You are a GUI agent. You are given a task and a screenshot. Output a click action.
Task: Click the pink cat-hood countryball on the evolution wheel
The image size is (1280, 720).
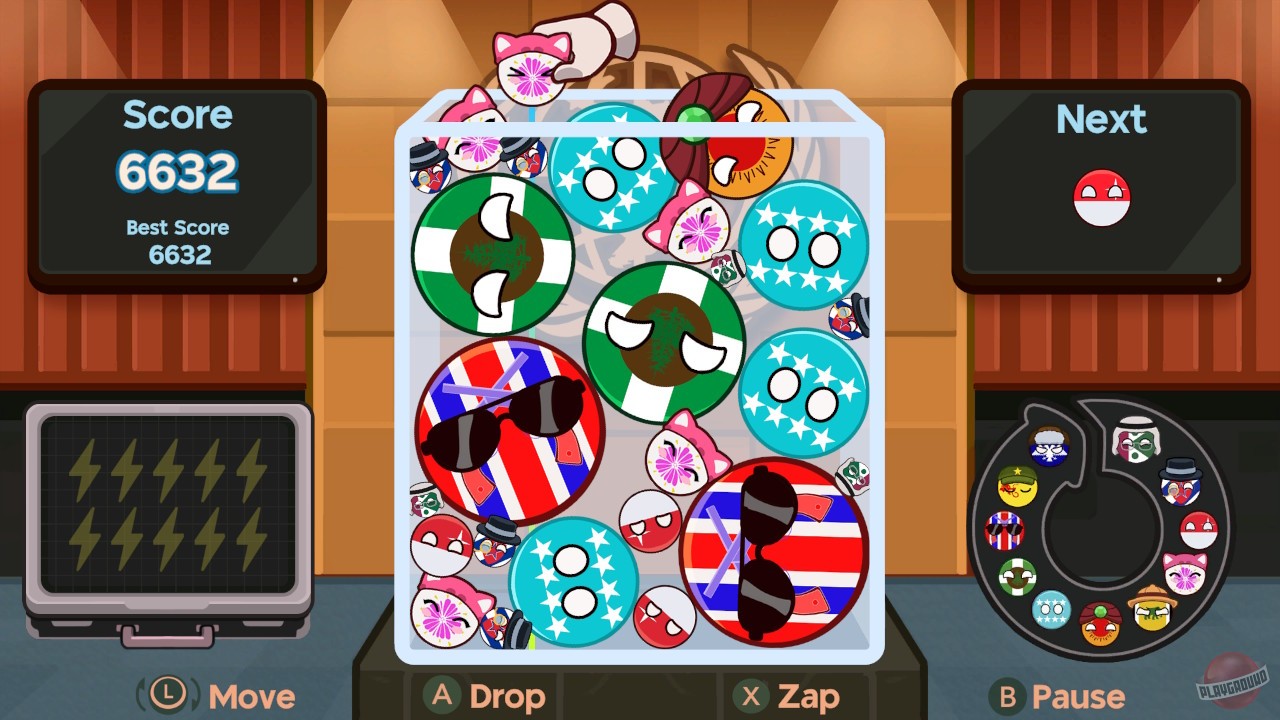pos(1184,571)
